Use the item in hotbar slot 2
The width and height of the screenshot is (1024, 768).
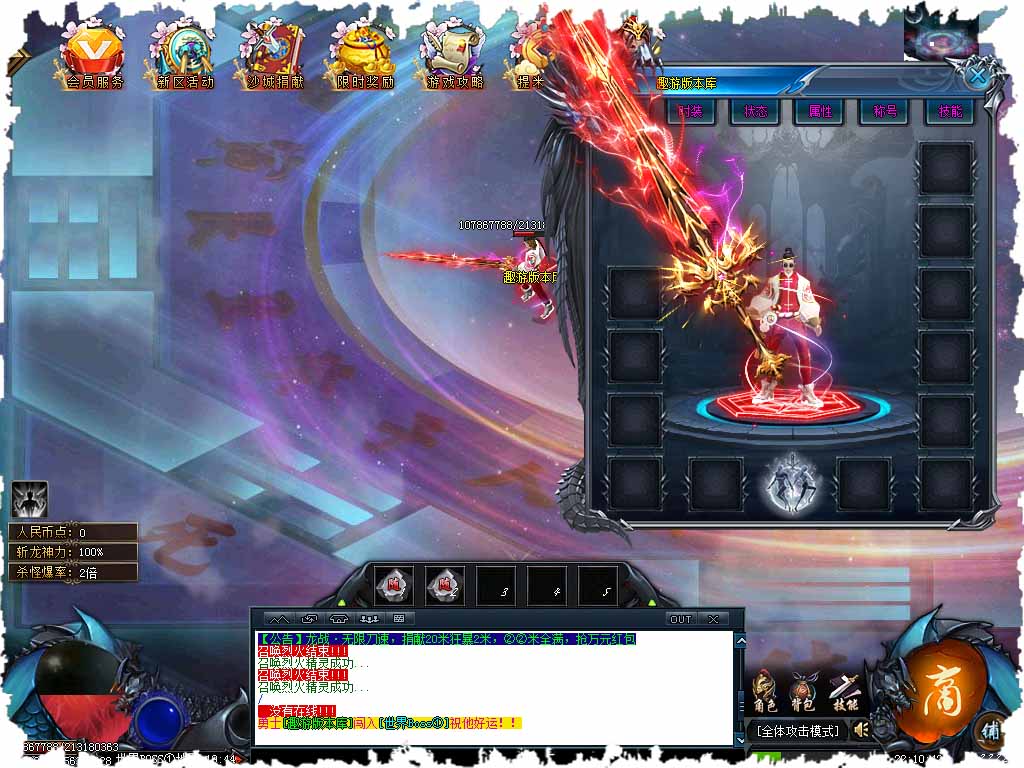pos(445,587)
